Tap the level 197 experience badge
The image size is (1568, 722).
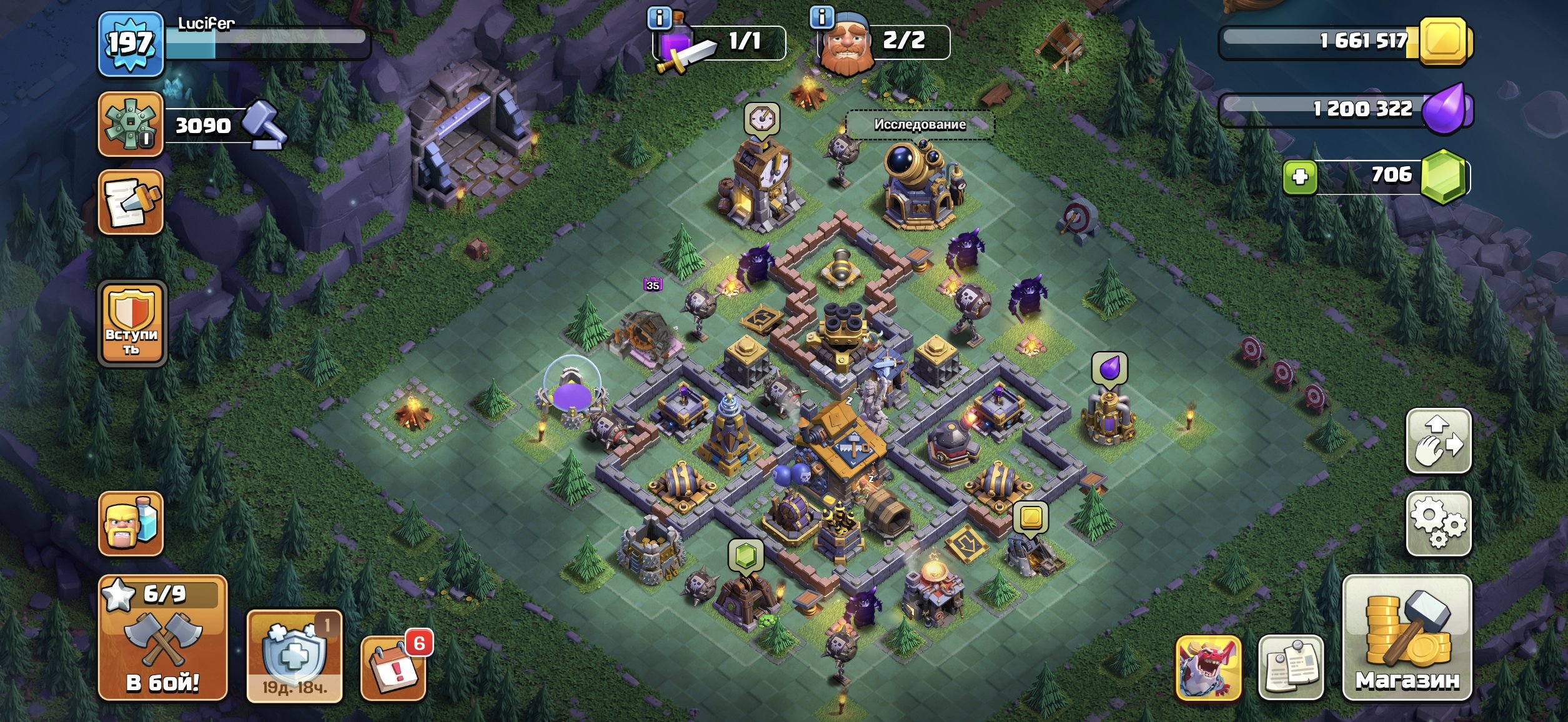click(x=131, y=44)
